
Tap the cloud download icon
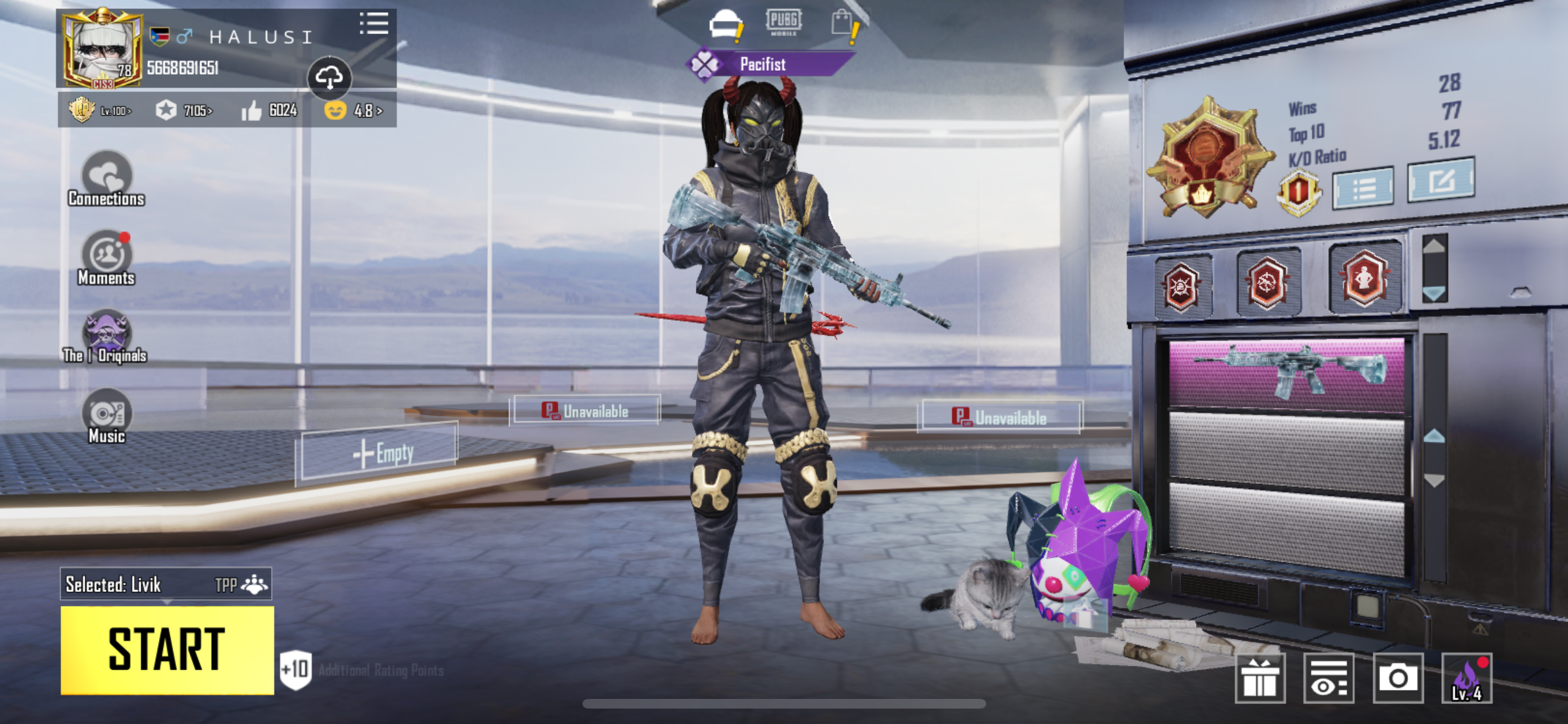pos(329,78)
